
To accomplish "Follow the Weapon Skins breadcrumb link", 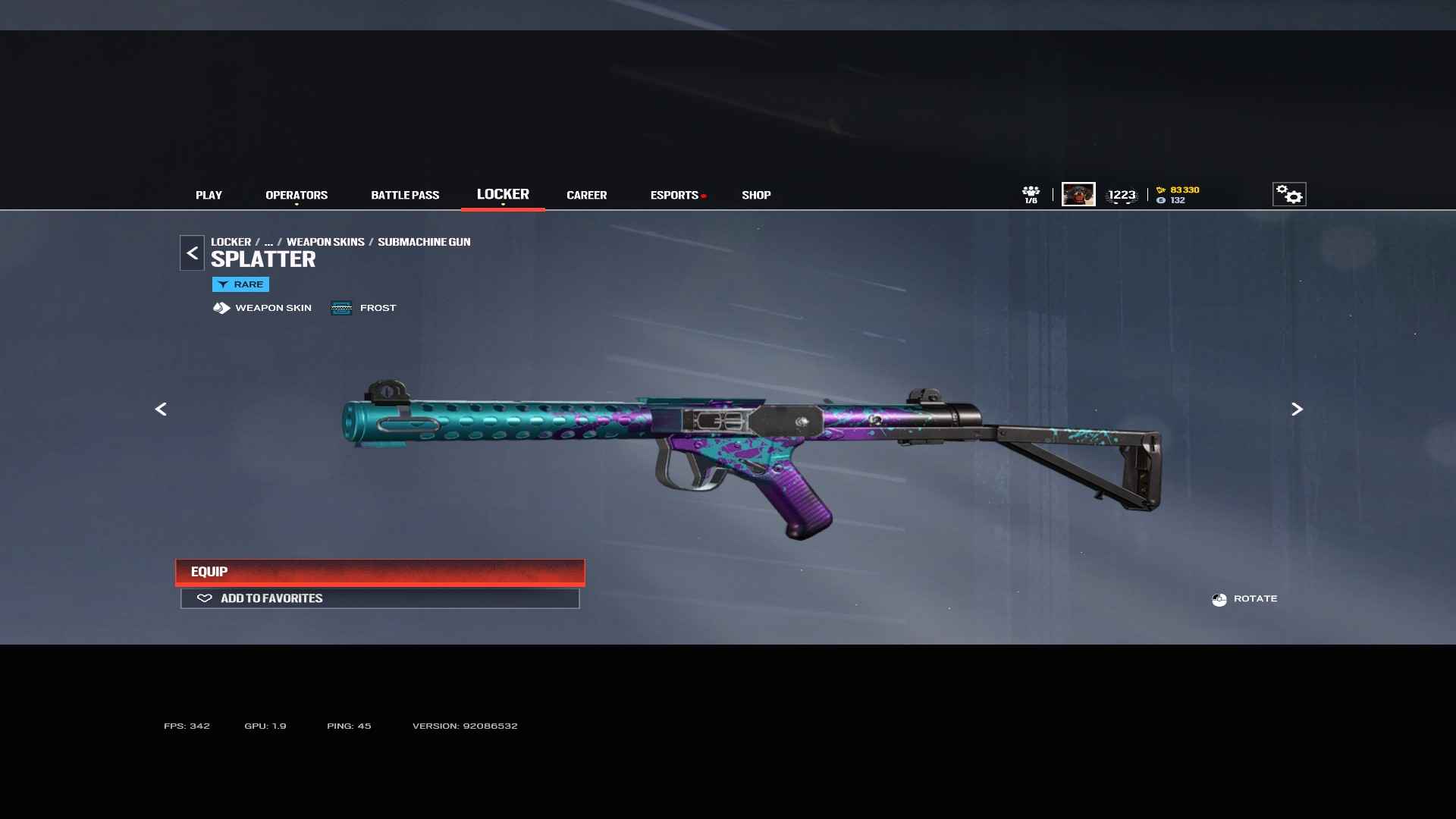I will (325, 242).
